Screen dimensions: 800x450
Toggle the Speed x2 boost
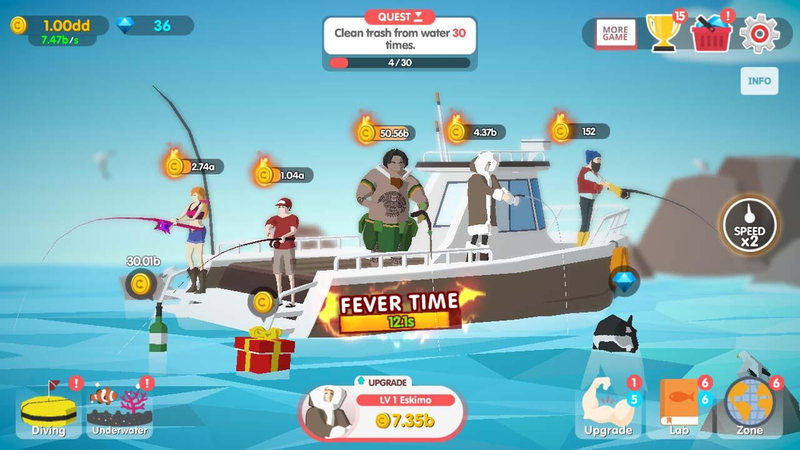tap(748, 224)
